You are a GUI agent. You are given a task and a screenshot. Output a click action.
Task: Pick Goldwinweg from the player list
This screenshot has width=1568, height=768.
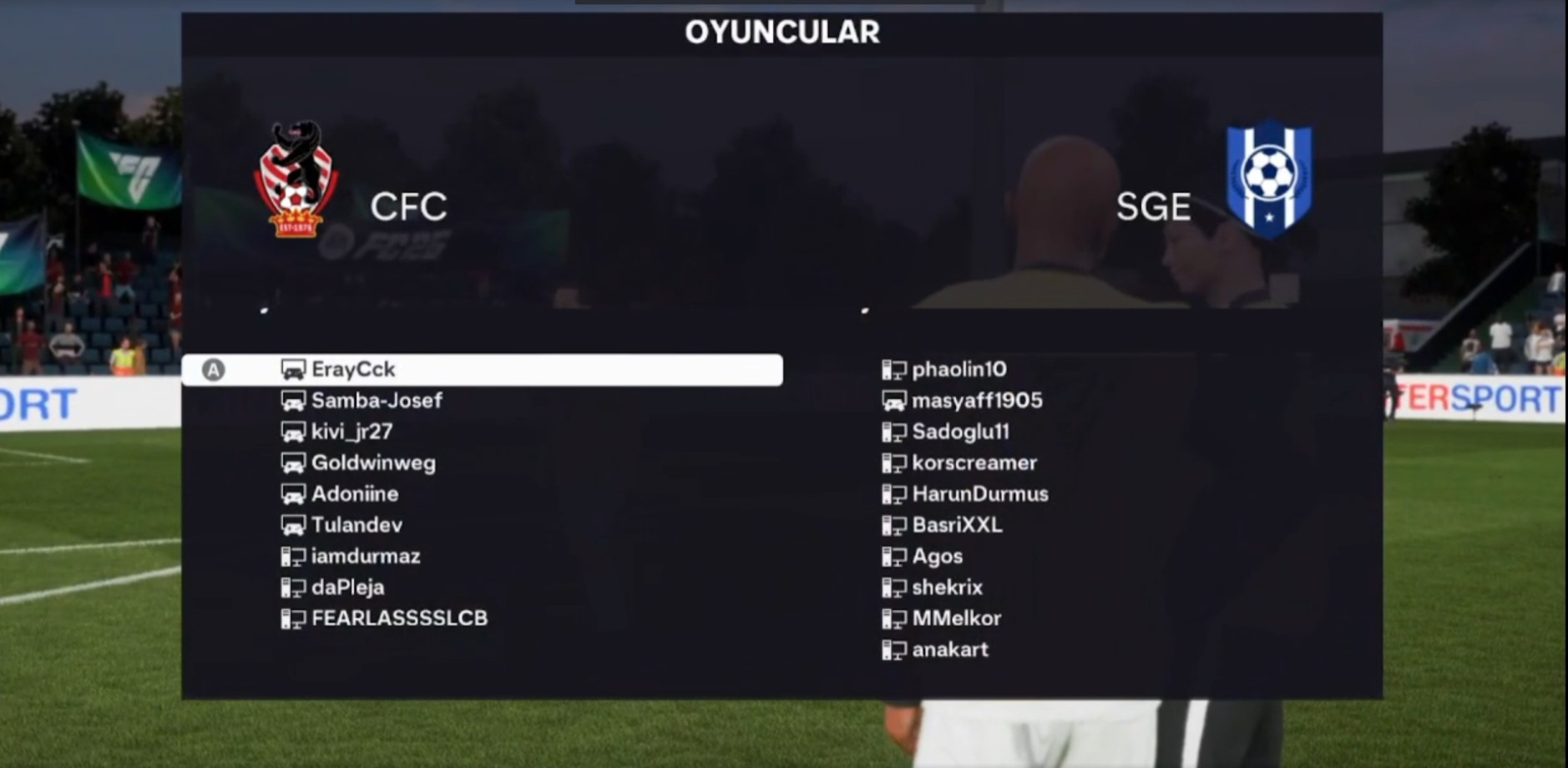(373, 462)
